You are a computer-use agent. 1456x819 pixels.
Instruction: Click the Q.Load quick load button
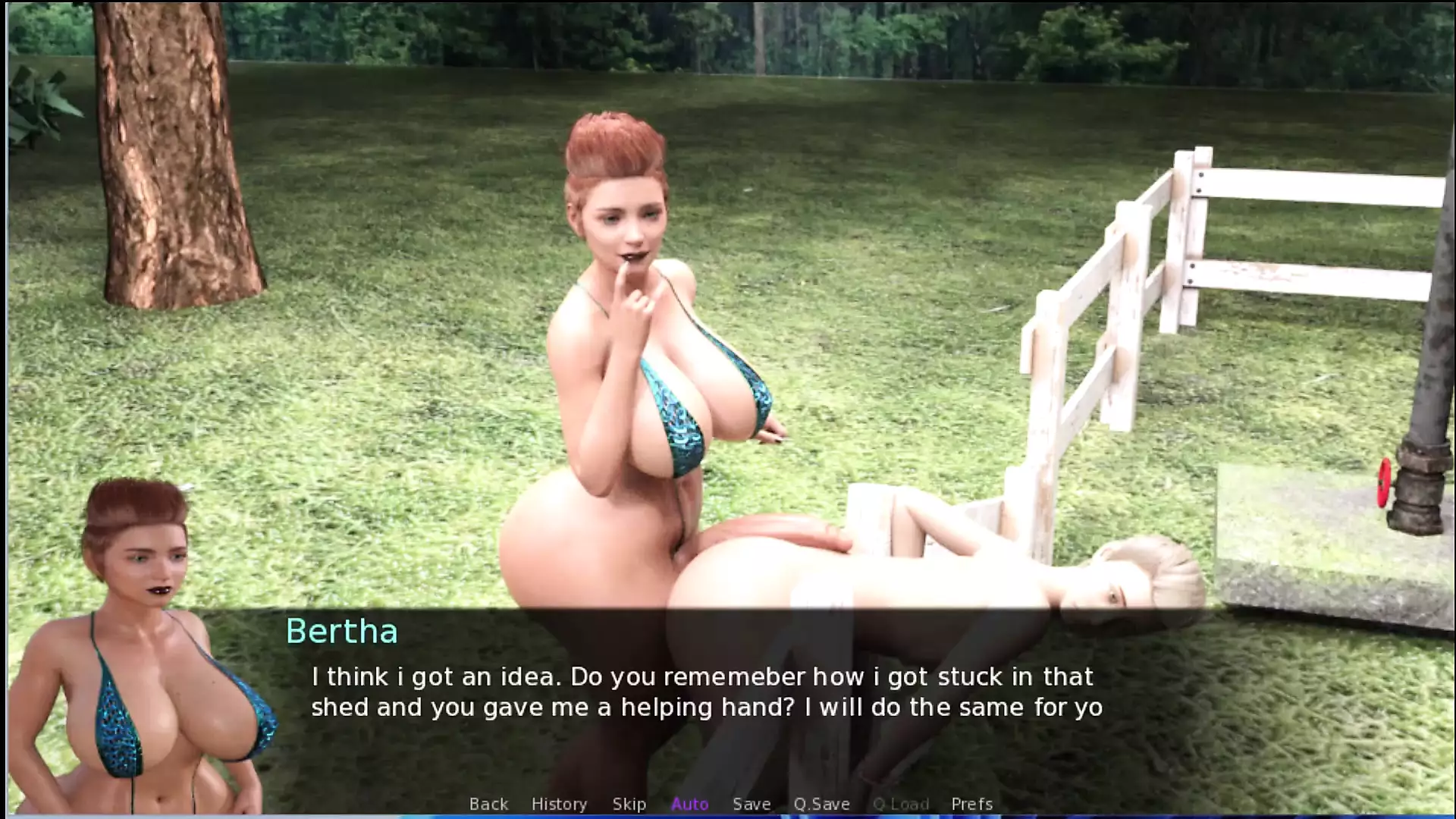[x=900, y=804]
